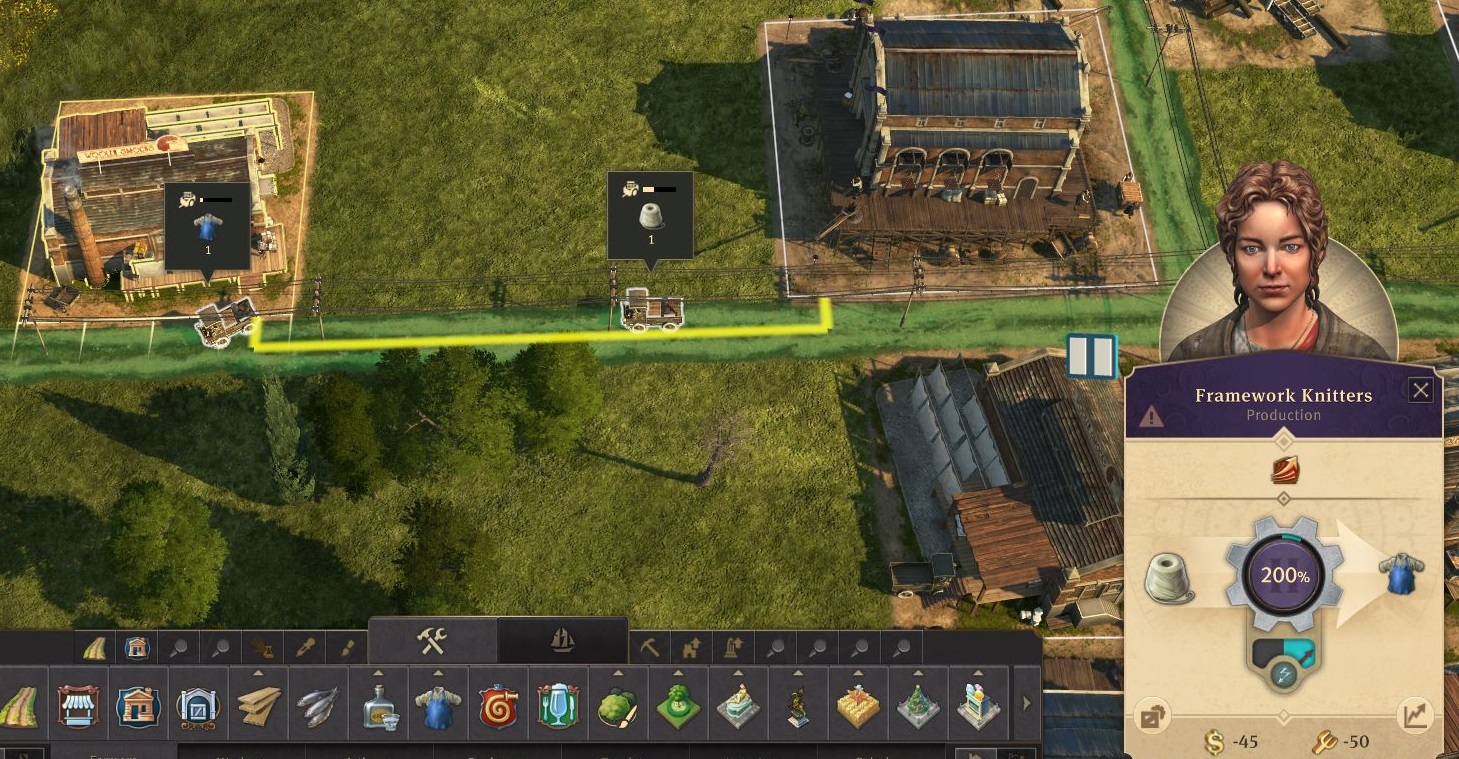Show more build items with right arrow

tap(1025, 704)
